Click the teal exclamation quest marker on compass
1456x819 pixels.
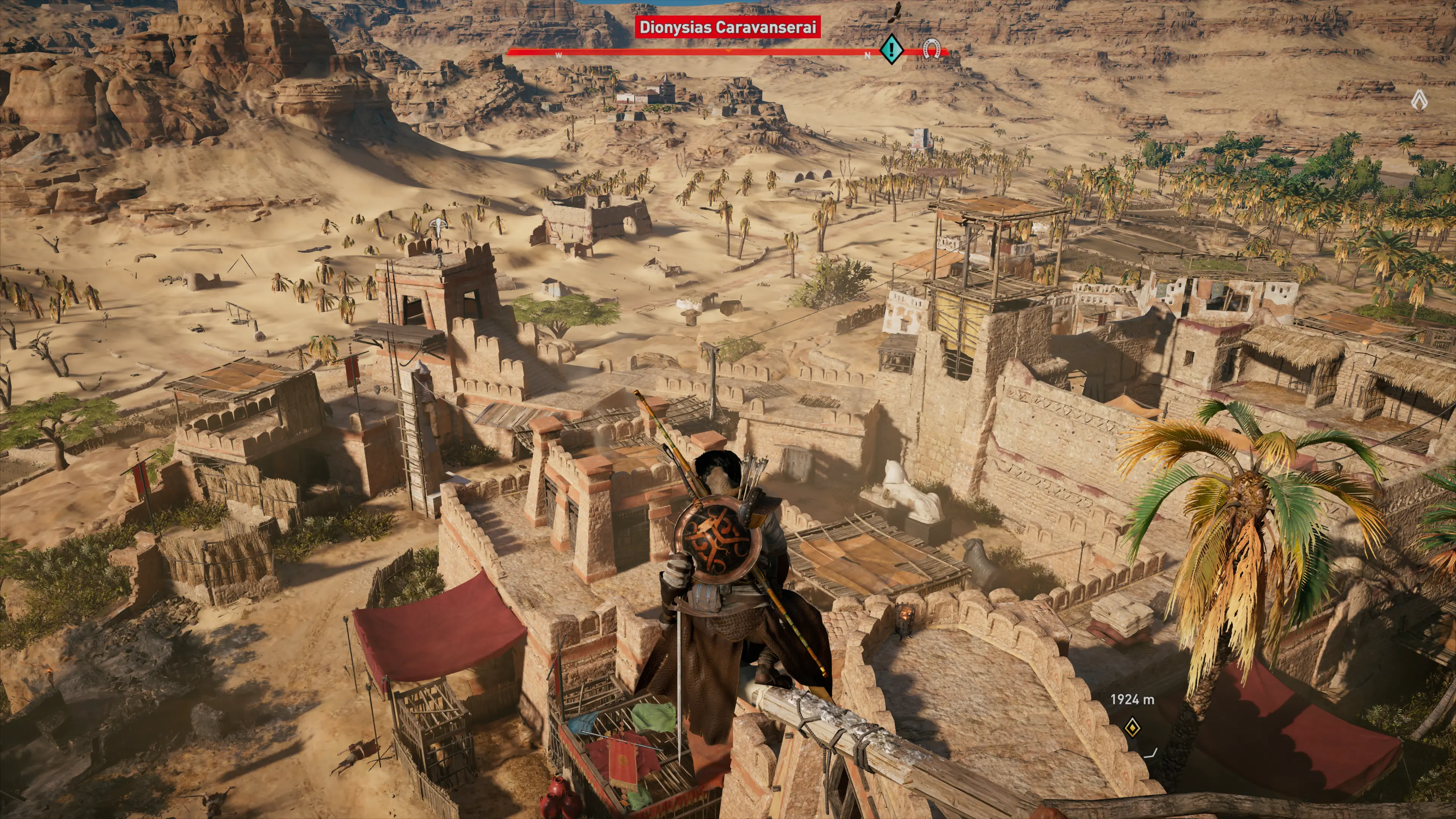[891, 49]
